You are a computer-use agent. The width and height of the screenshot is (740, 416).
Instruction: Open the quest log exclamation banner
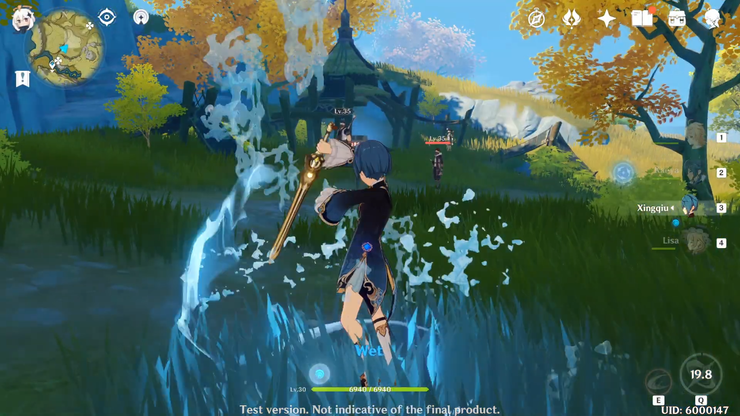coord(22,78)
